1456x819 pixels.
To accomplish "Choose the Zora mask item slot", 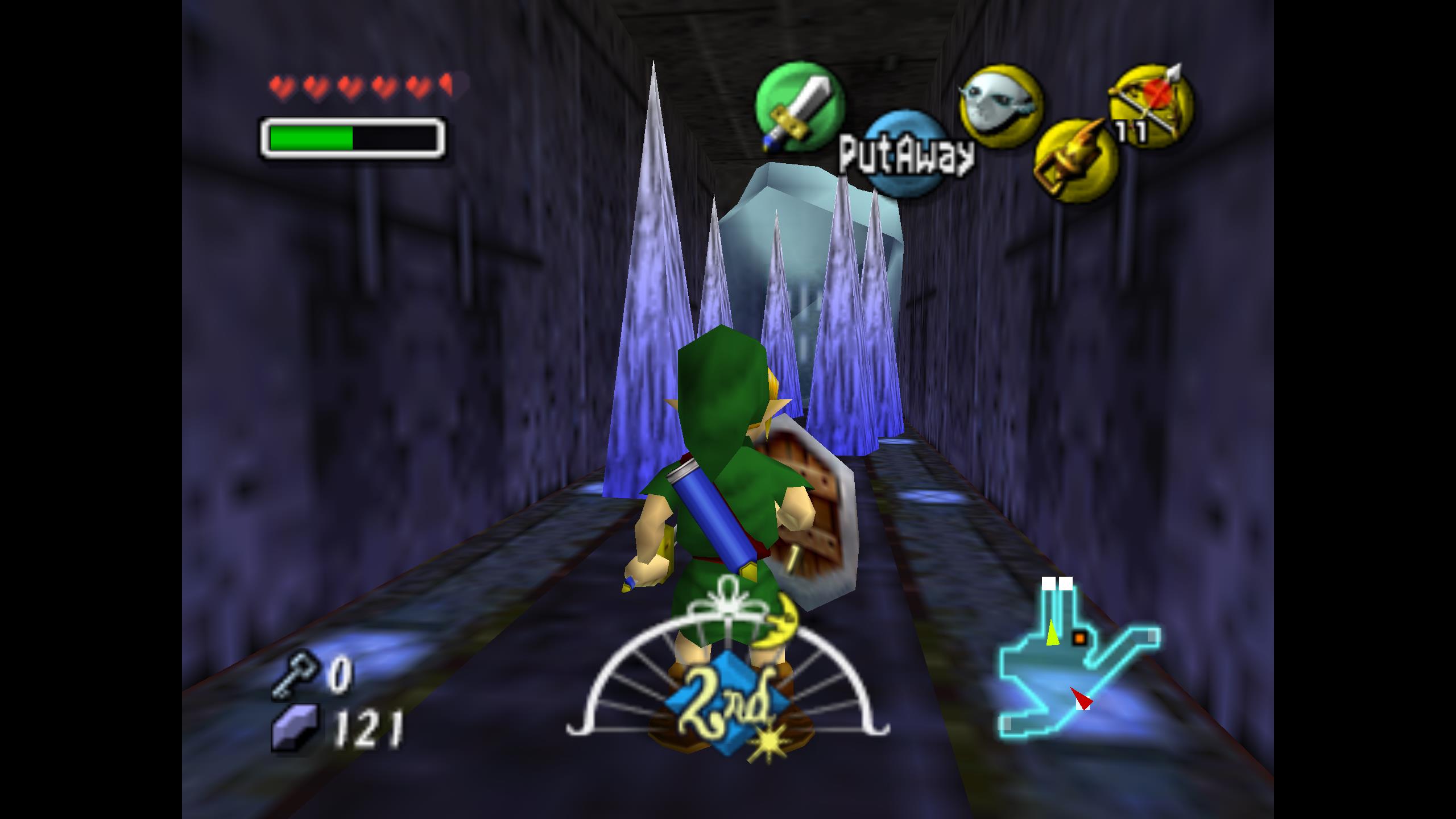I will [1000, 107].
